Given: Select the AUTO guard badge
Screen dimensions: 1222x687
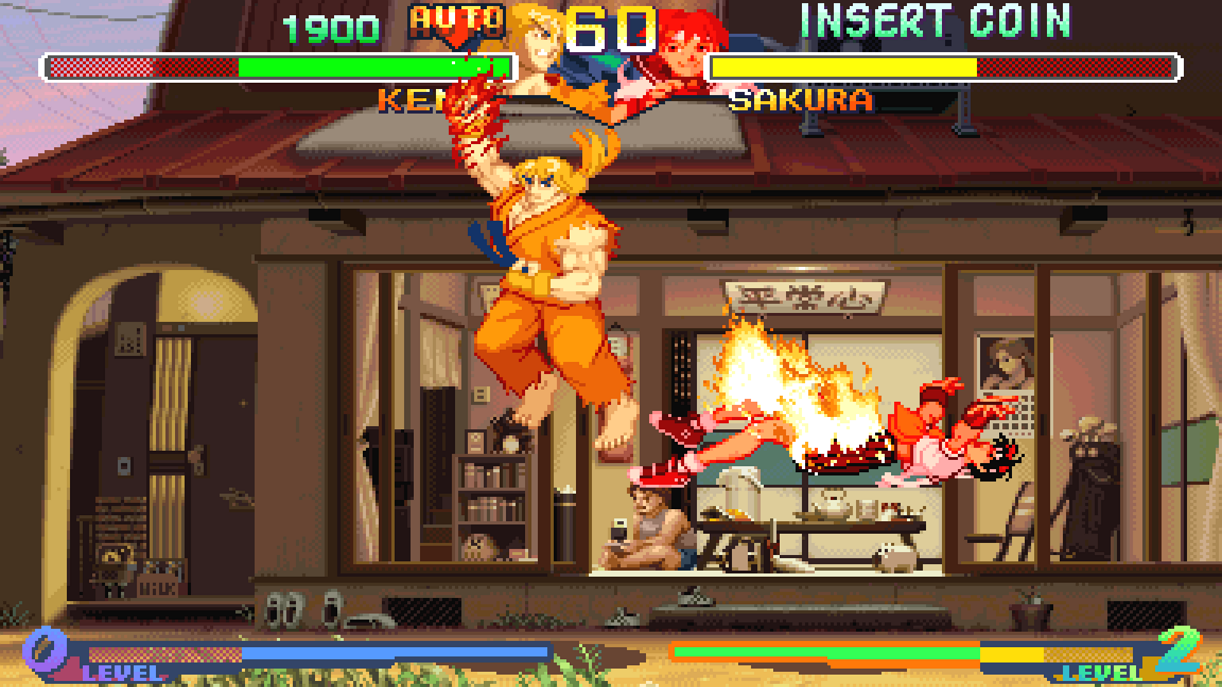Looking at the screenshot, I should click(456, 21).
